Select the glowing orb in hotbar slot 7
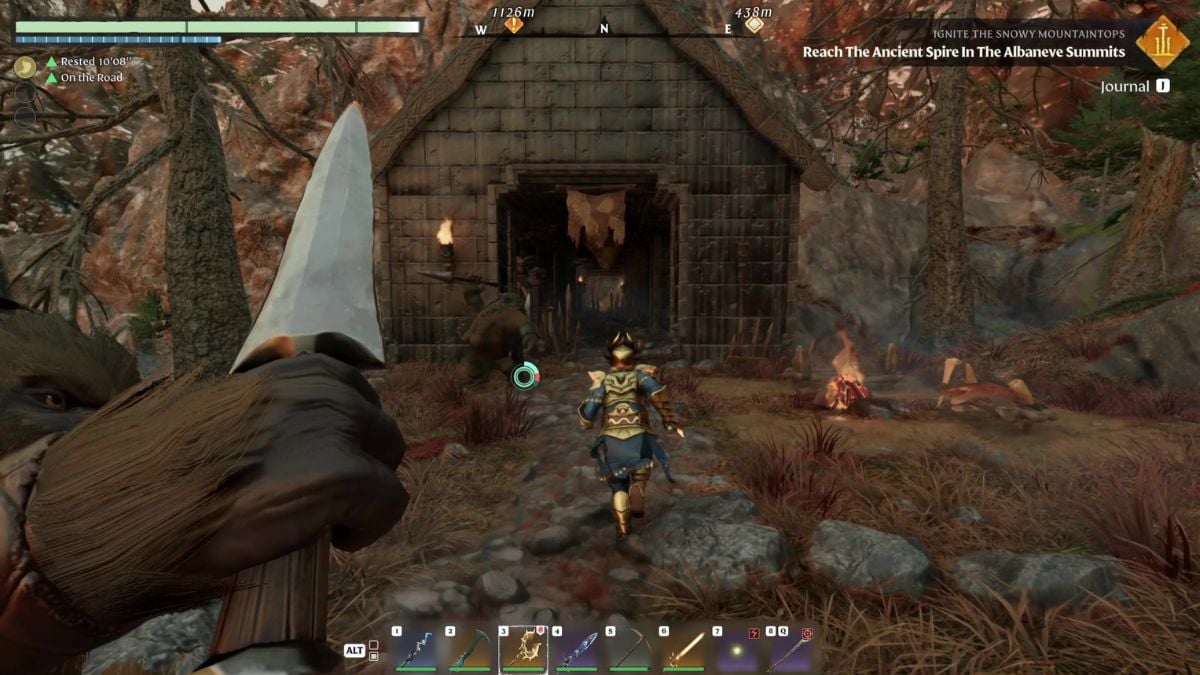1200x675 pixels. point(738,650)
